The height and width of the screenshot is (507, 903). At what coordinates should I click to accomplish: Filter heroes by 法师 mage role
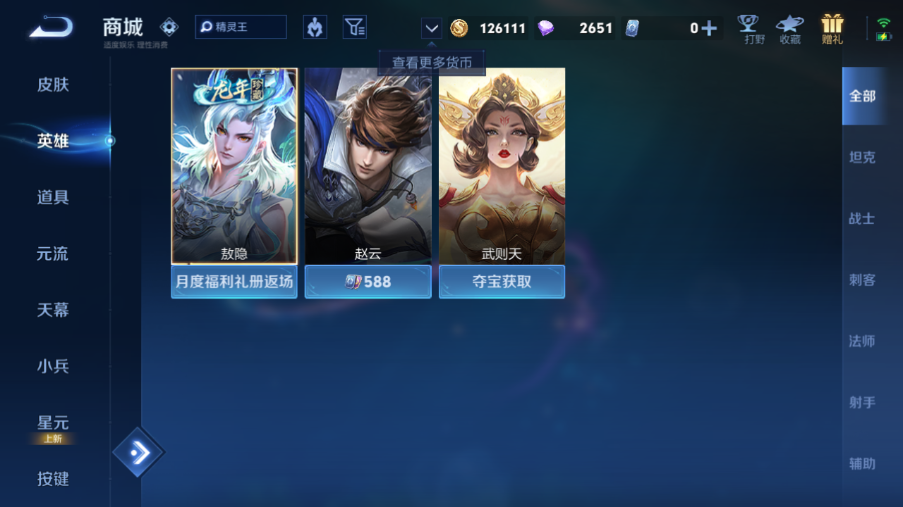click(862, 341)
